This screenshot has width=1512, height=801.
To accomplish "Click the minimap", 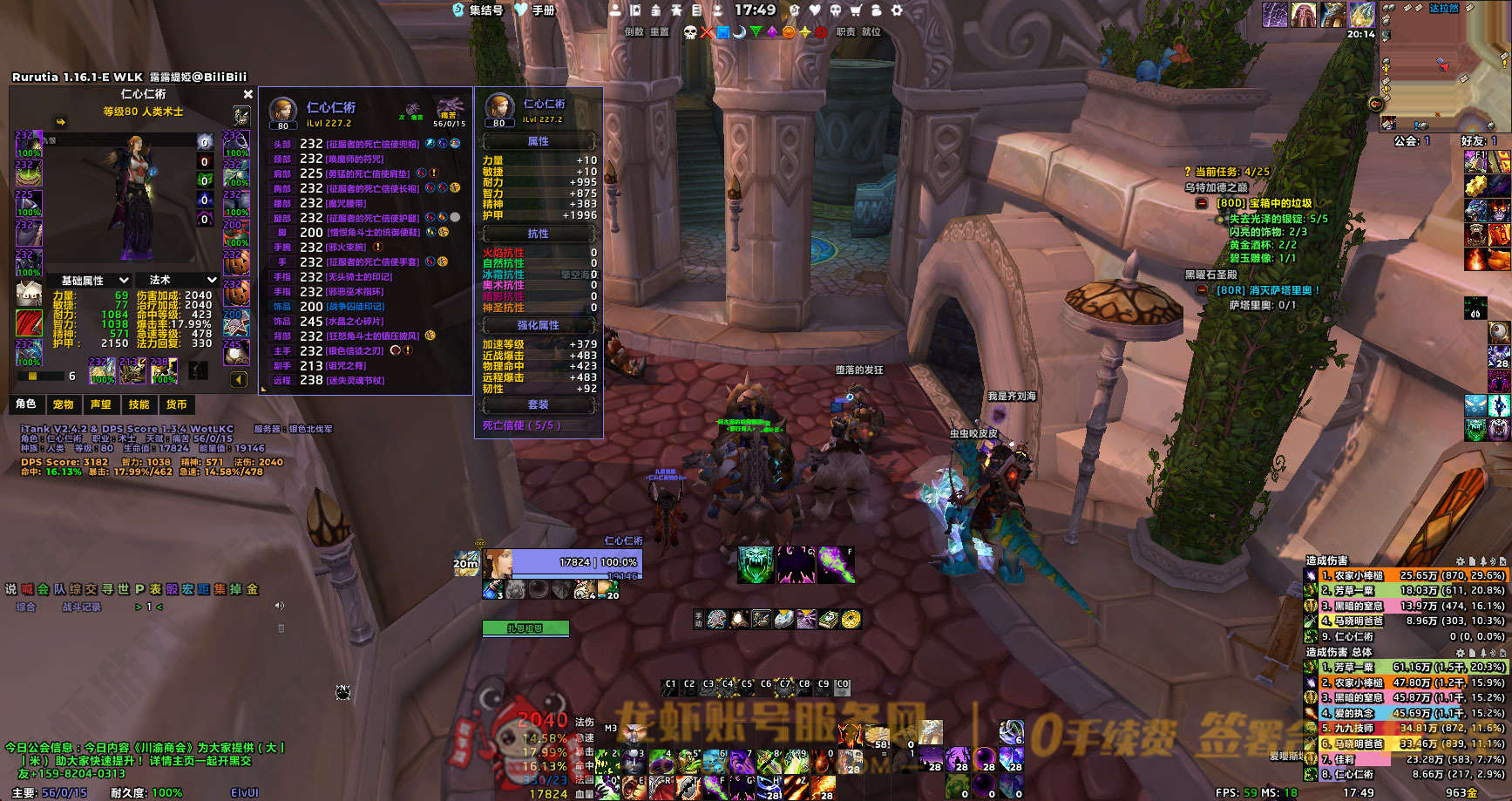I will [x=1447, y=70].
